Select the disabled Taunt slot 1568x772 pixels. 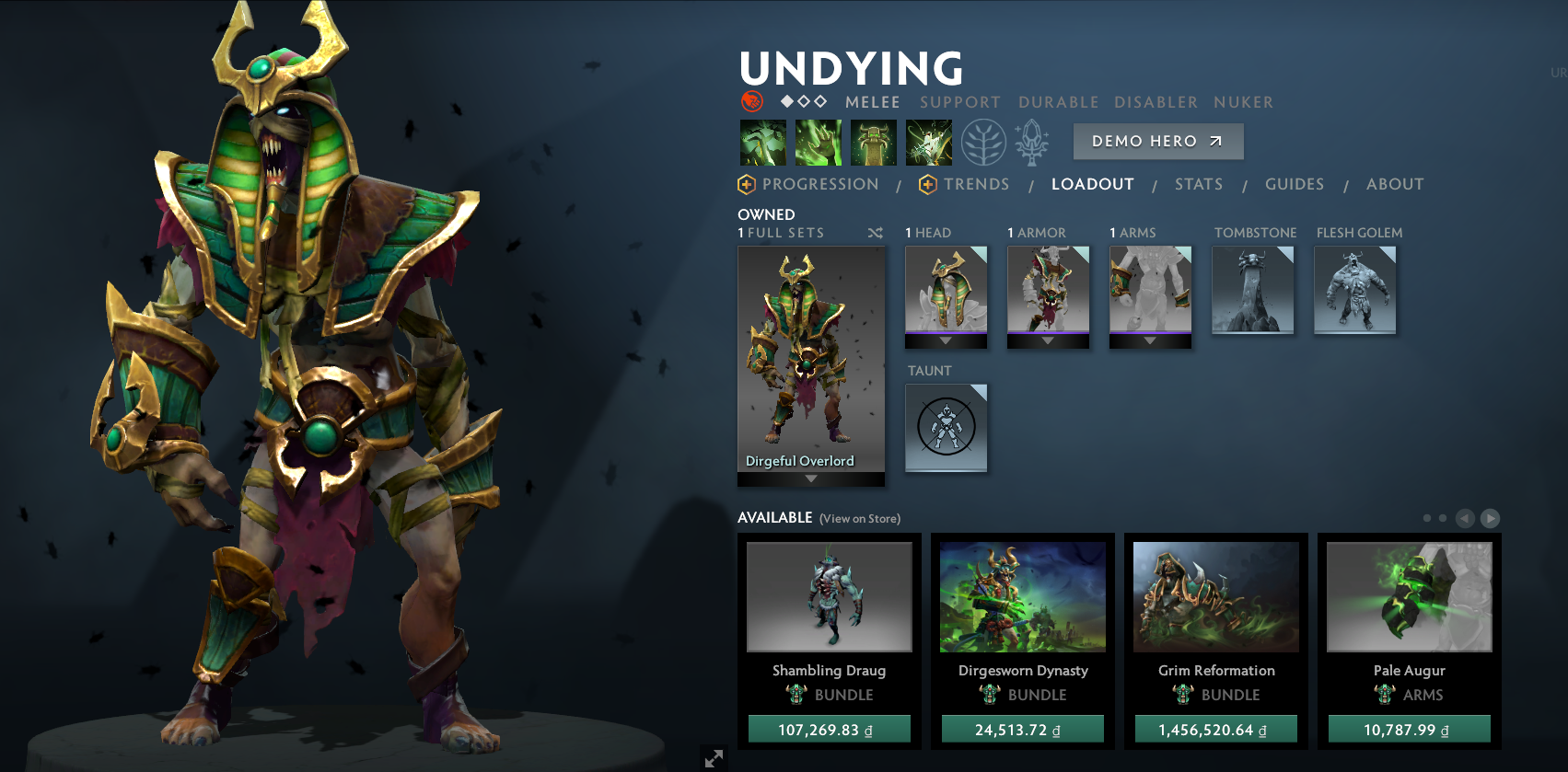coord(946,427)
